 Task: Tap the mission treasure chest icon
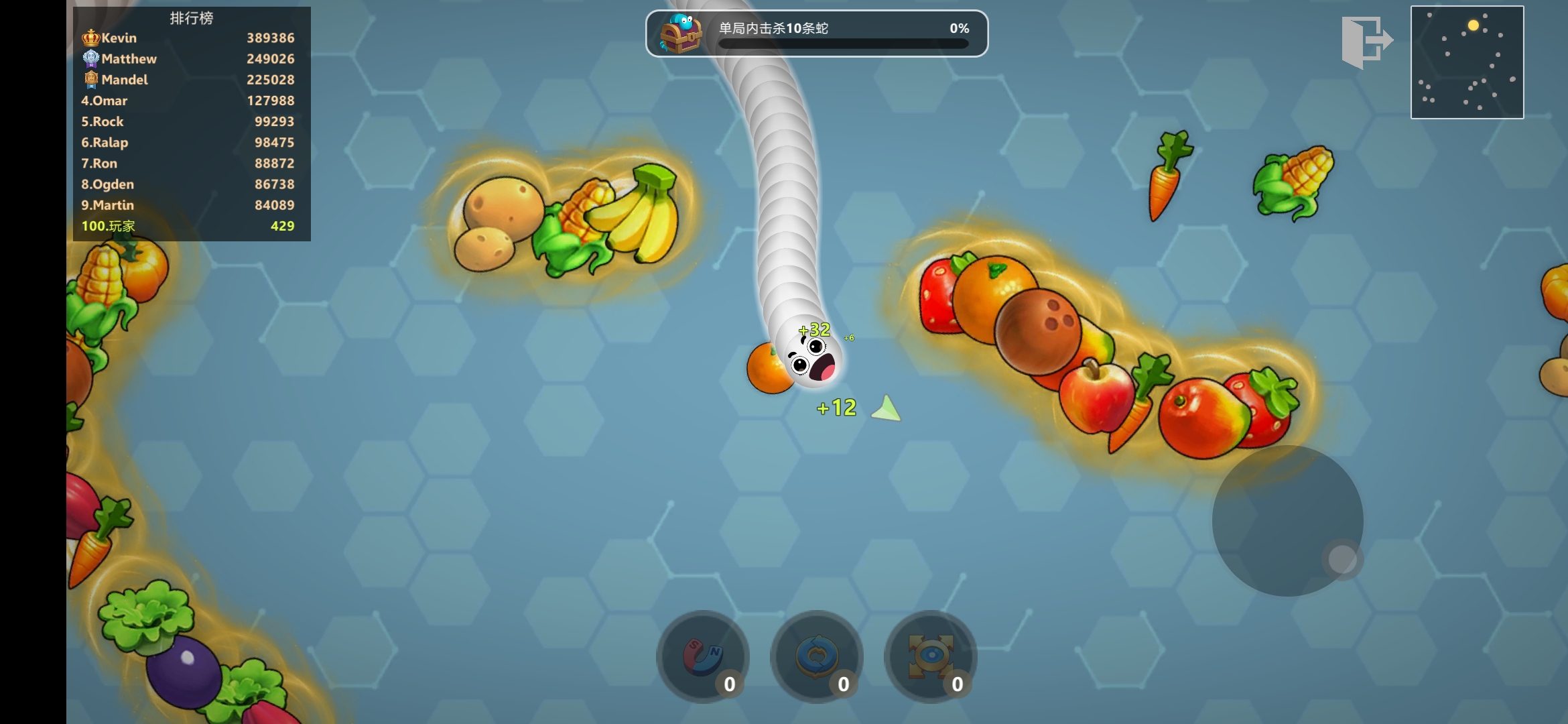680,34
